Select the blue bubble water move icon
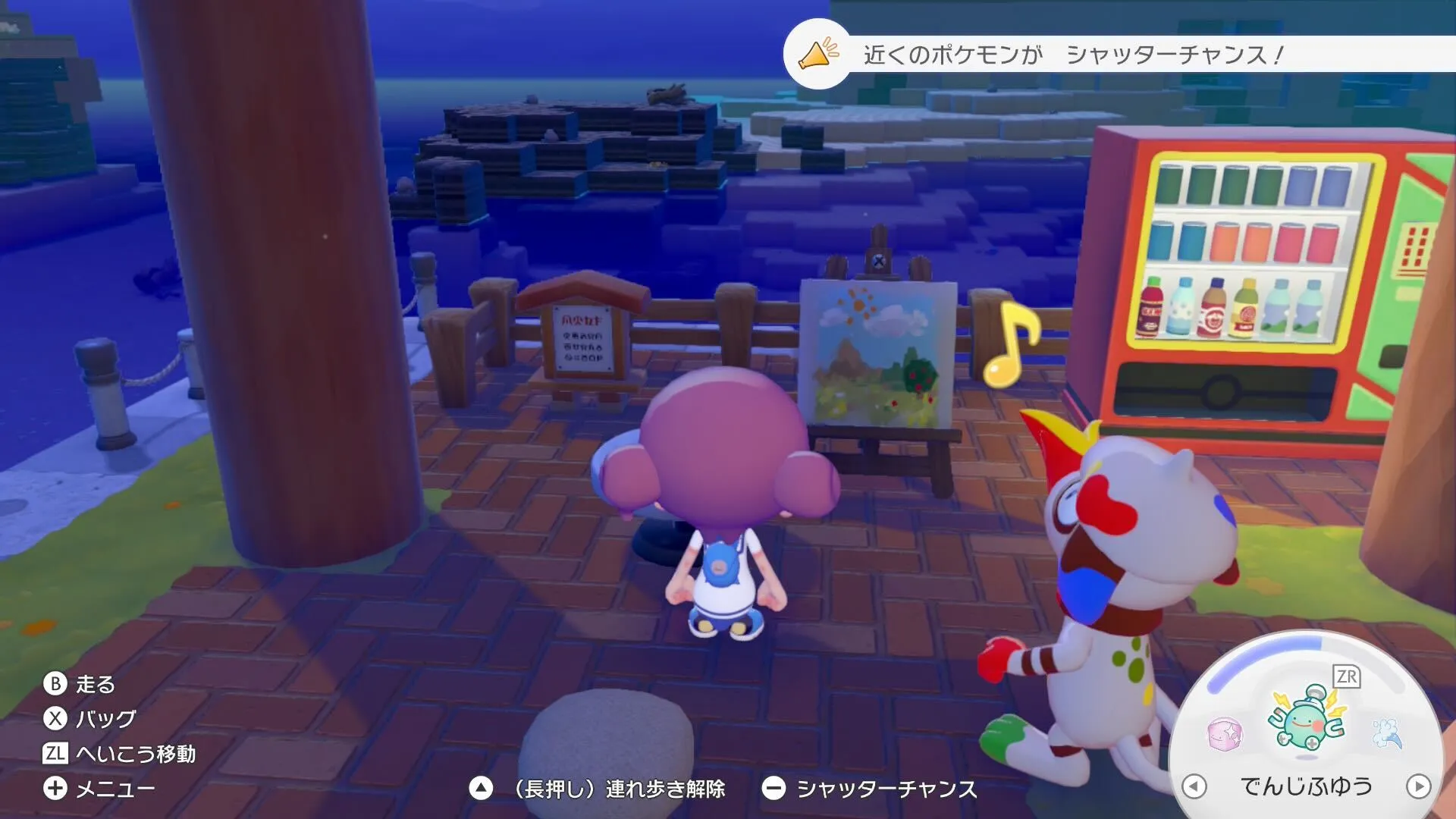This screenshot has width=1456, height=819. pos(1389,734)
